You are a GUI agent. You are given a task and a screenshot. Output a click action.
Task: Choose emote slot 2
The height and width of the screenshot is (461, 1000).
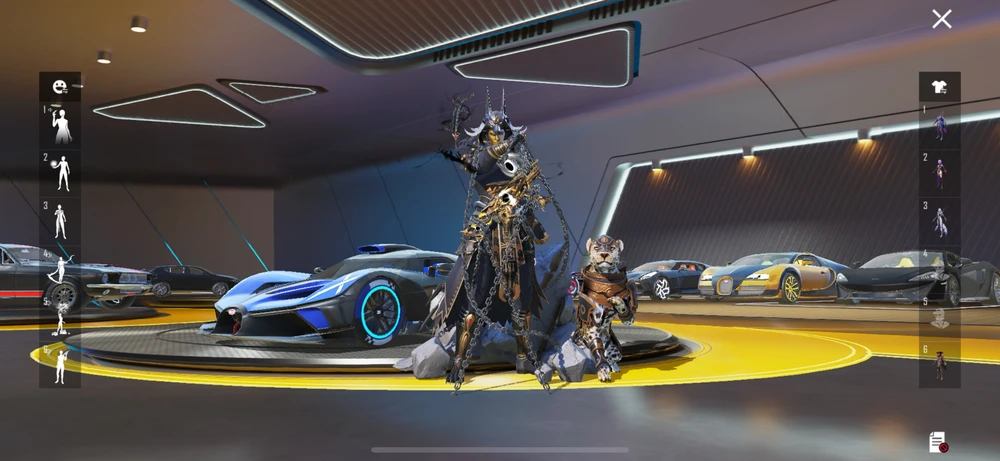61,173
